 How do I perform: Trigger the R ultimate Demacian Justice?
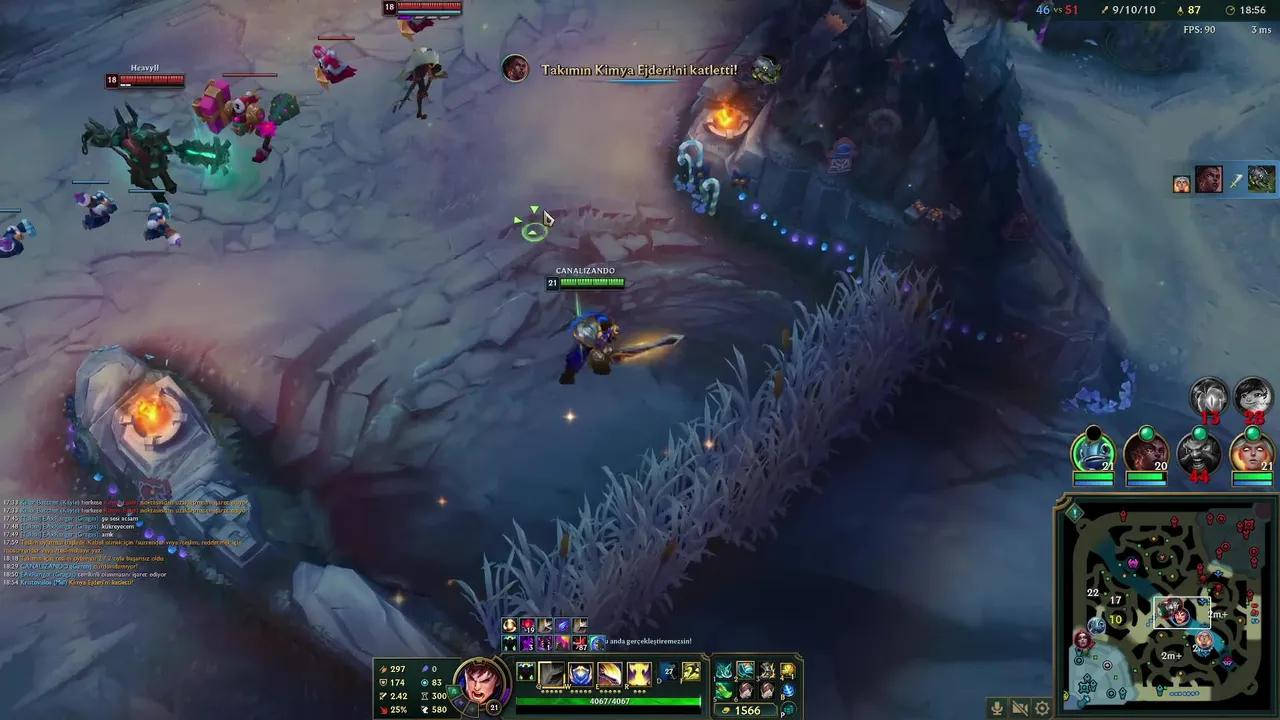coord(639,675)
